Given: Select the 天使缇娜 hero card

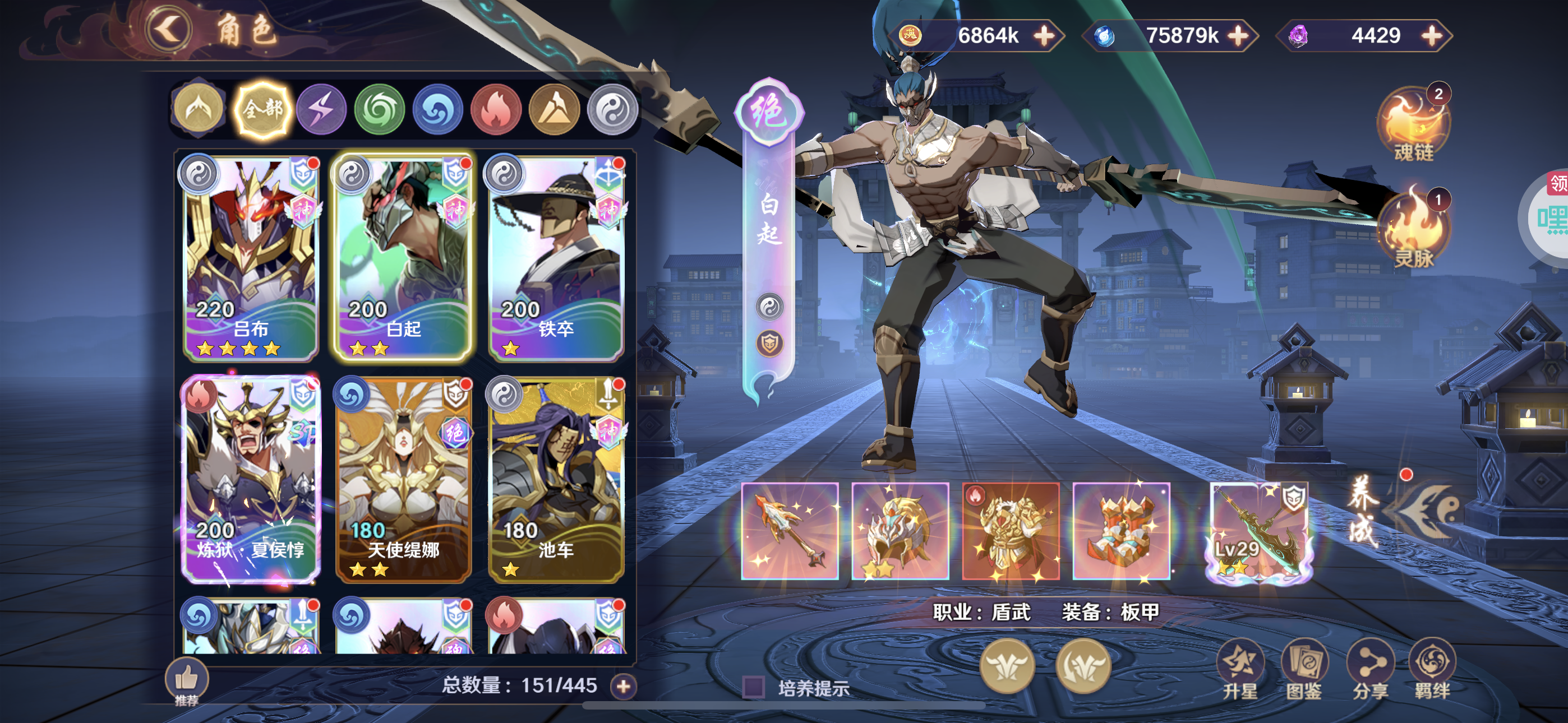Looking at the screenshot, I should (x=403, y=478).
